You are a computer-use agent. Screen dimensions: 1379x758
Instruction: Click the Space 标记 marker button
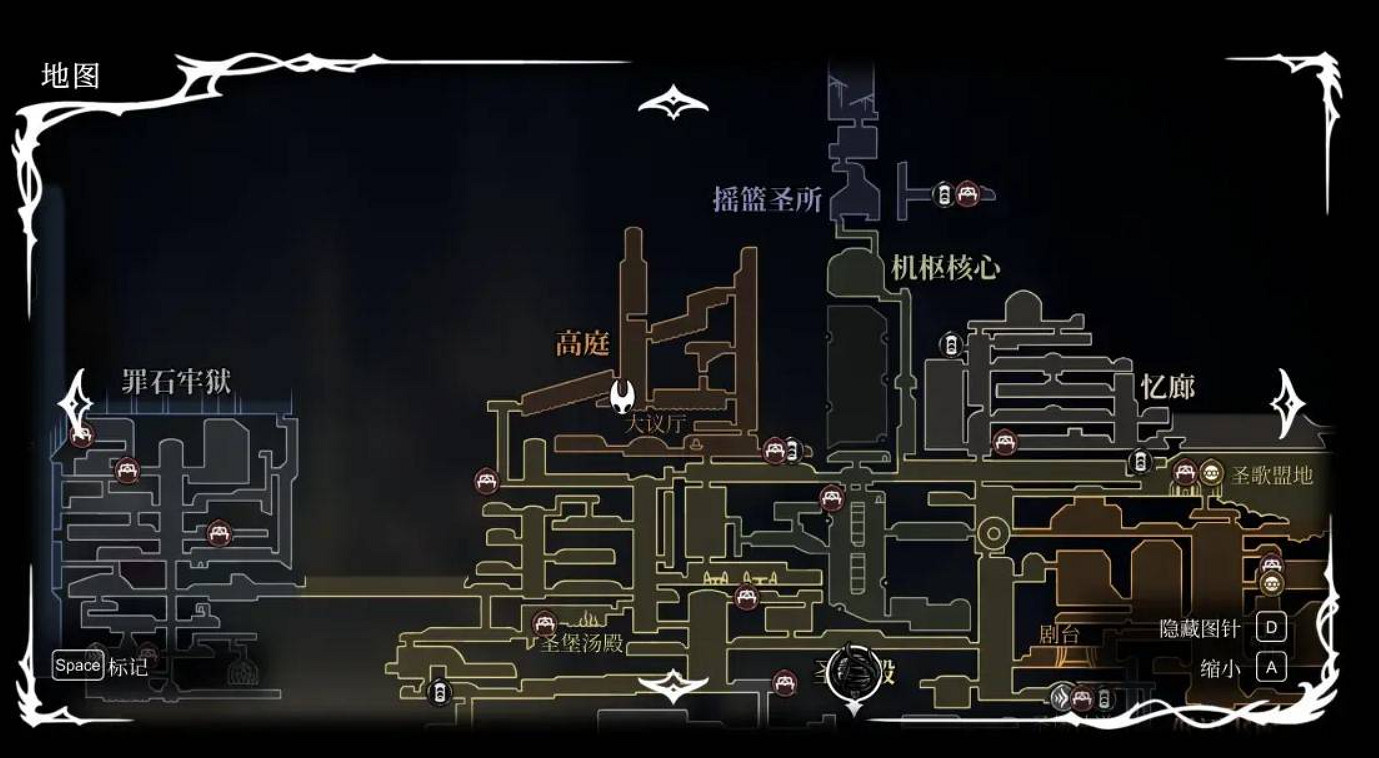pos(77,665)
